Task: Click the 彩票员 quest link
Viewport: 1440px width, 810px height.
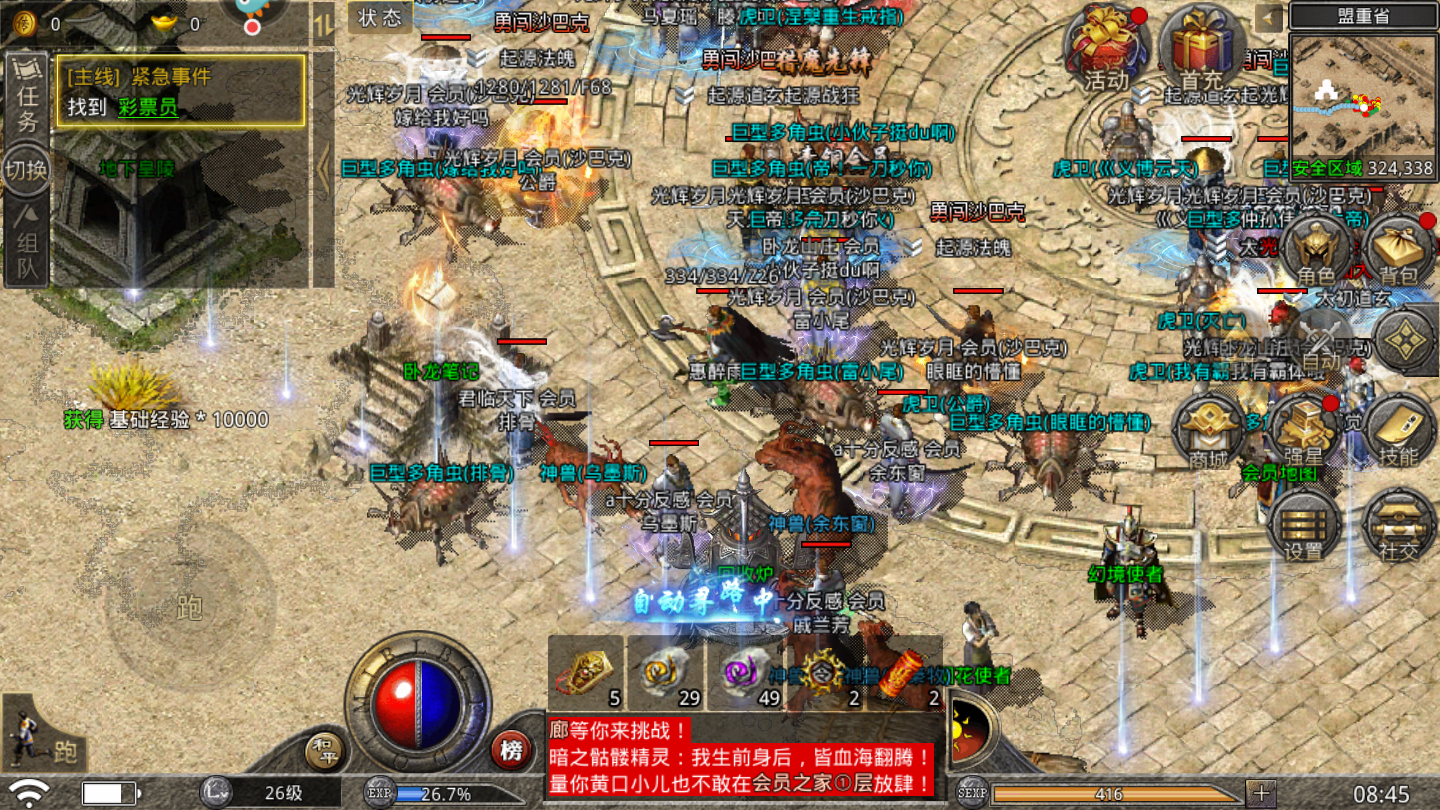Action: coord(148,107)
